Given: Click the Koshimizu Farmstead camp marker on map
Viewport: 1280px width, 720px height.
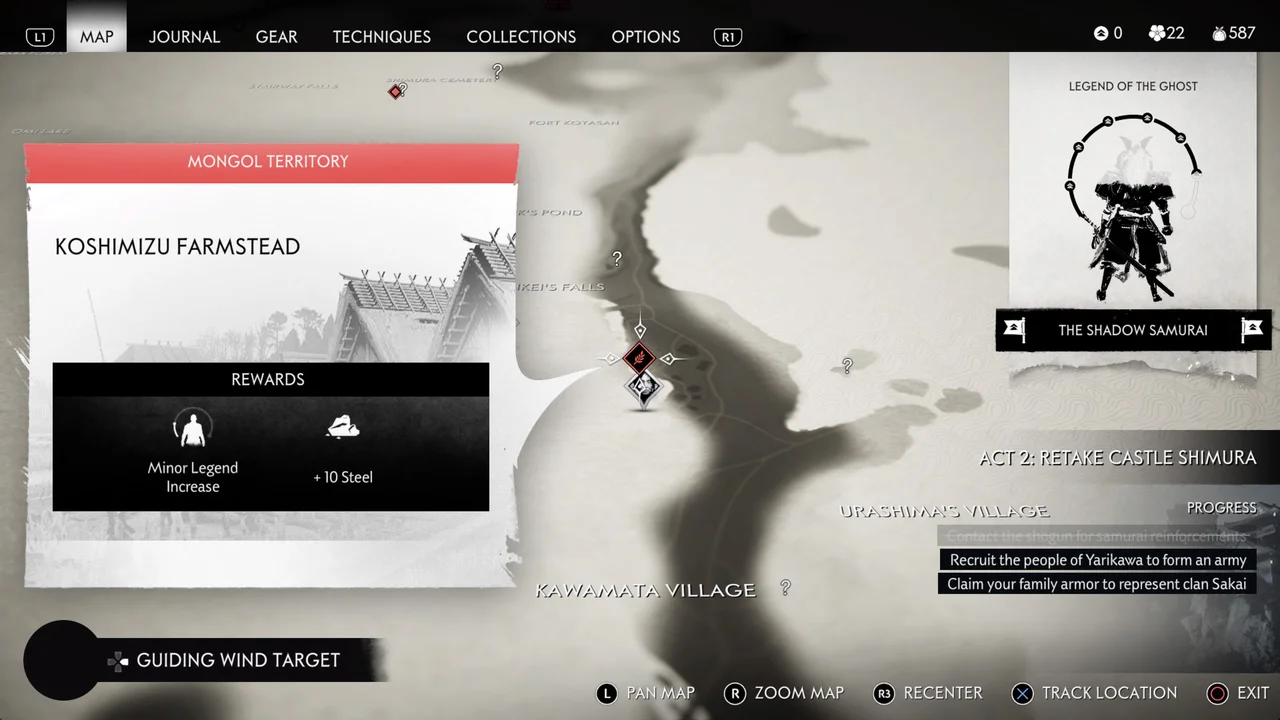Looking at the screenshot, I should [x=640, y=359].
